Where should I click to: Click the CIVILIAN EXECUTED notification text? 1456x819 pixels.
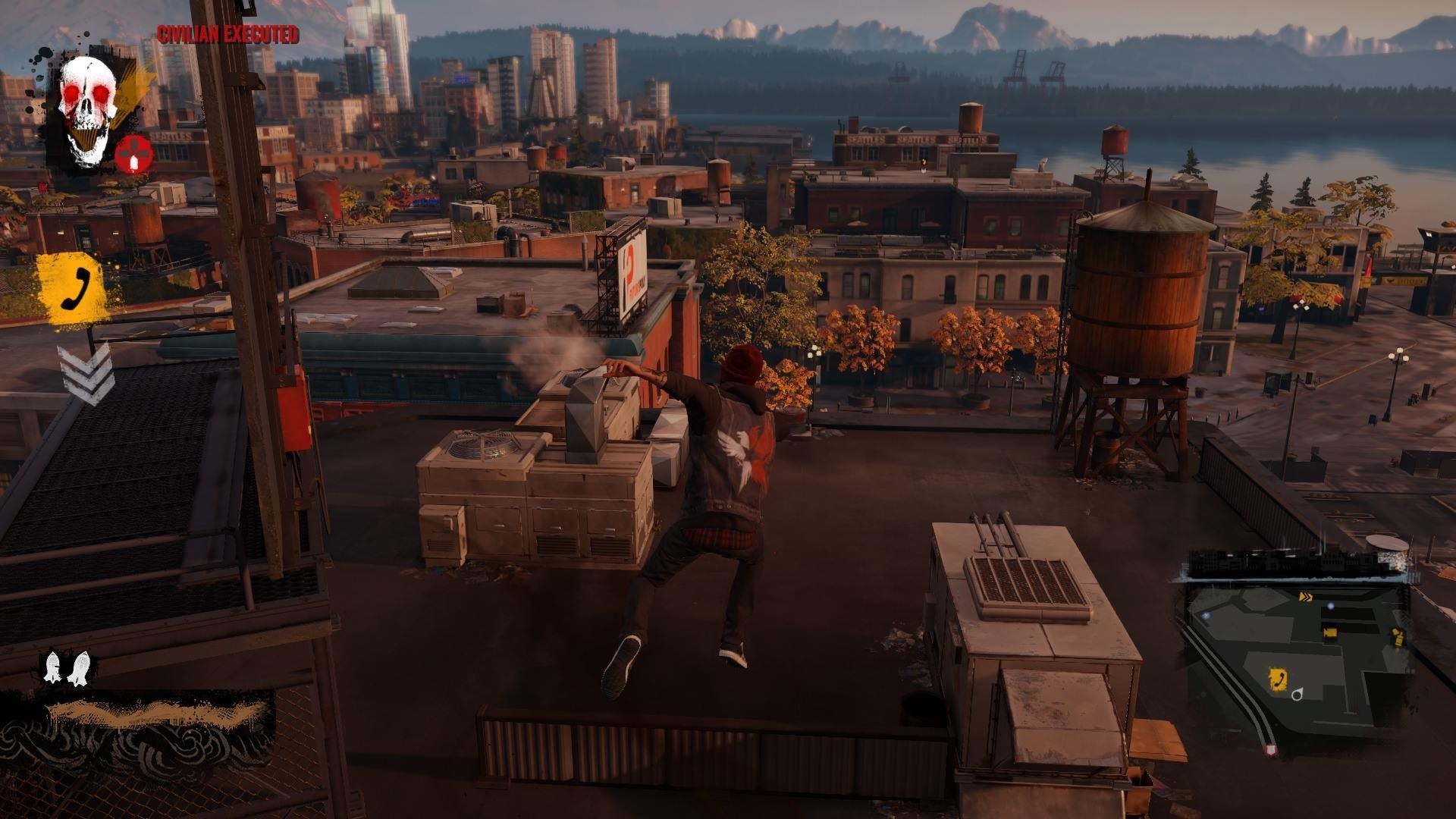pos(226,35)
